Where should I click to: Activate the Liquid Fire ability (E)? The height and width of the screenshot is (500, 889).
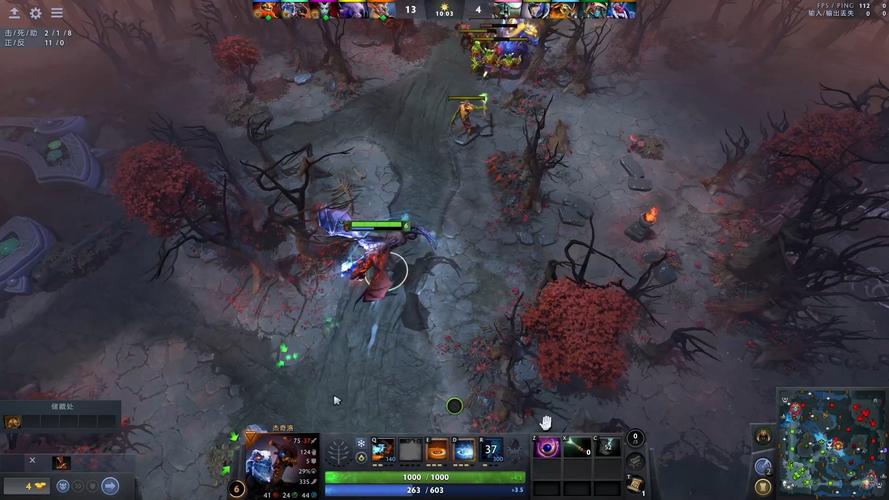[437, 450]
